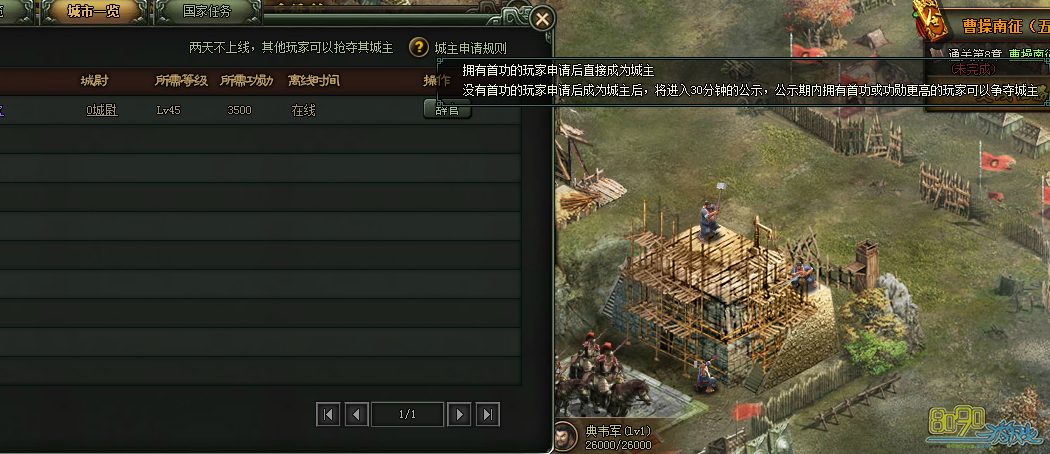Jump to the last page

tap(487, 414)
